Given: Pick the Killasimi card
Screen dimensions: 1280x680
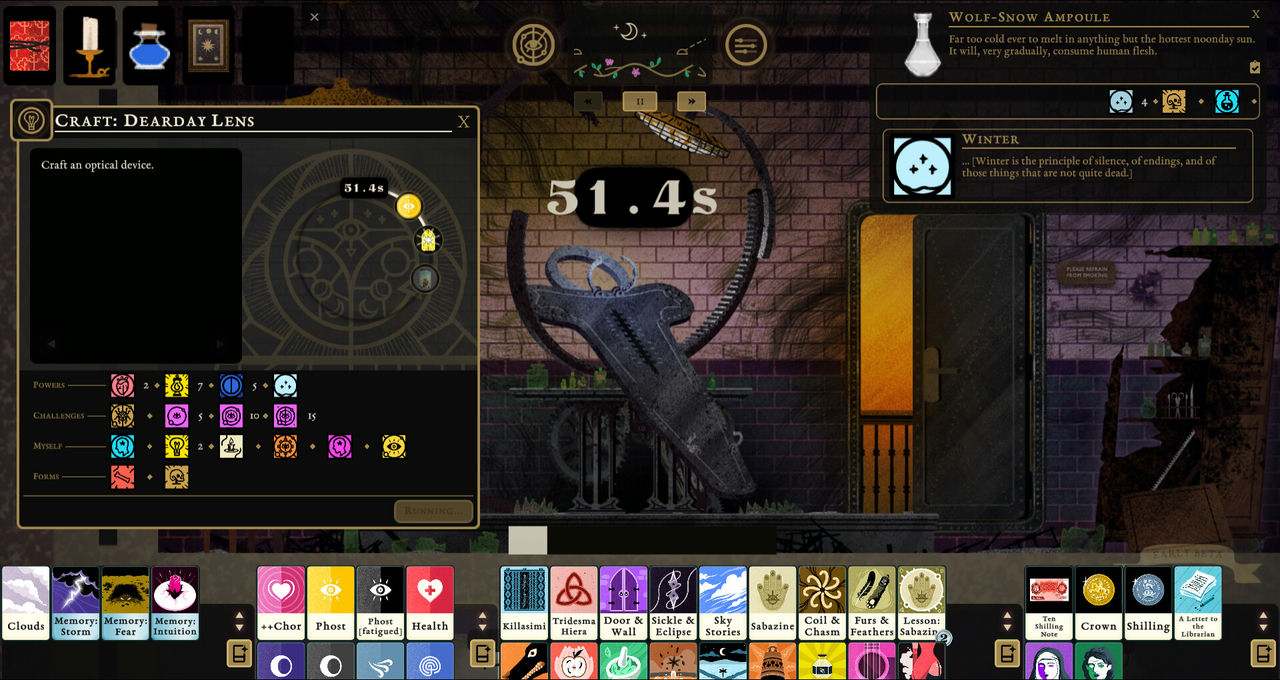Looking at the screenshot, I should (x=524, y=603).
